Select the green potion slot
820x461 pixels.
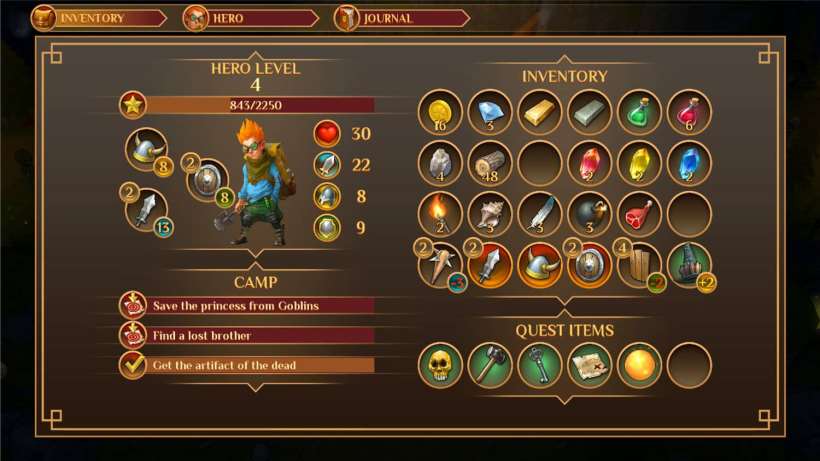click(x=640, y=112)
